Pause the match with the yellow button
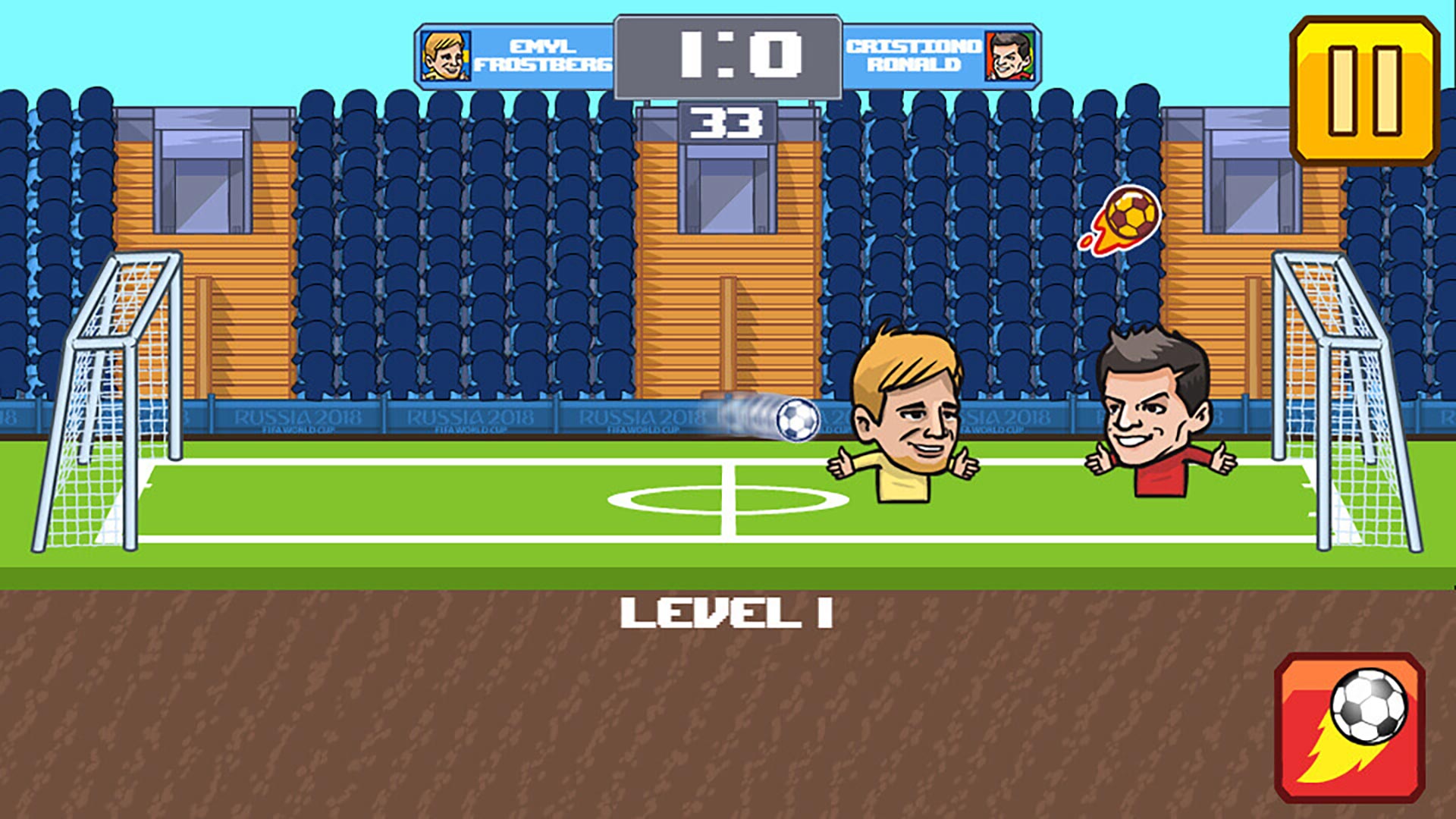Viewport: 1456px width, 819px height. (x=1363, y=90)
